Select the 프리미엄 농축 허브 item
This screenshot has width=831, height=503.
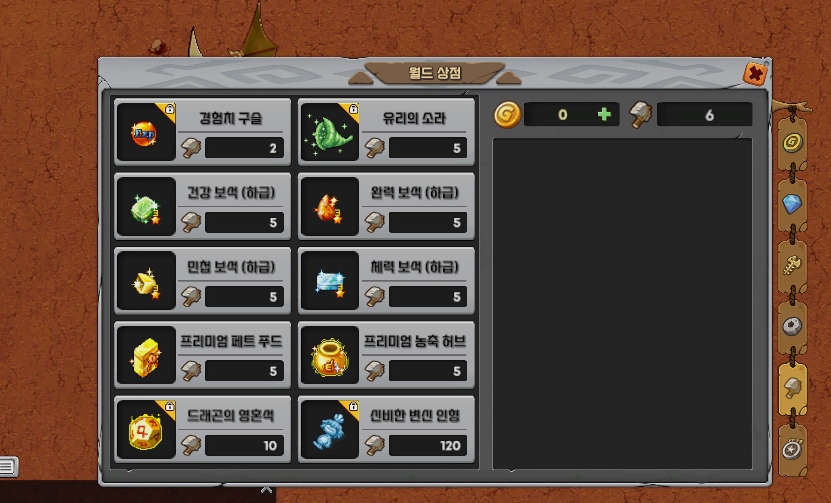pos(386,354)
